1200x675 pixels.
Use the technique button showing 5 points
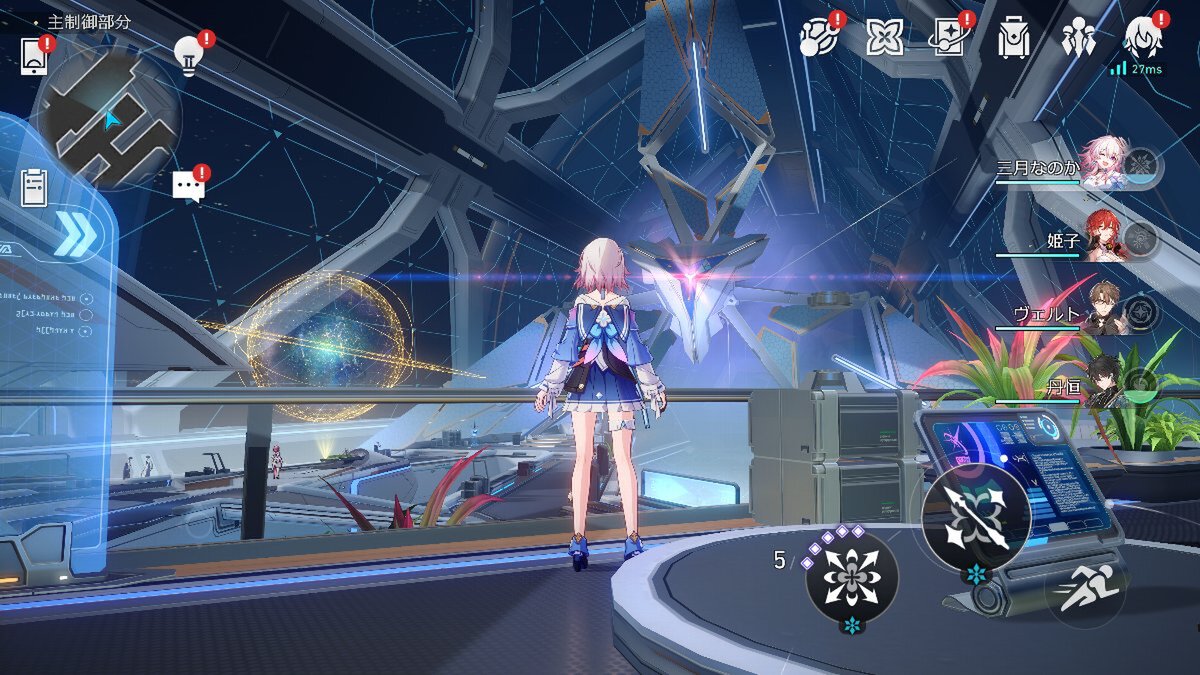click(x=852, y=577)
